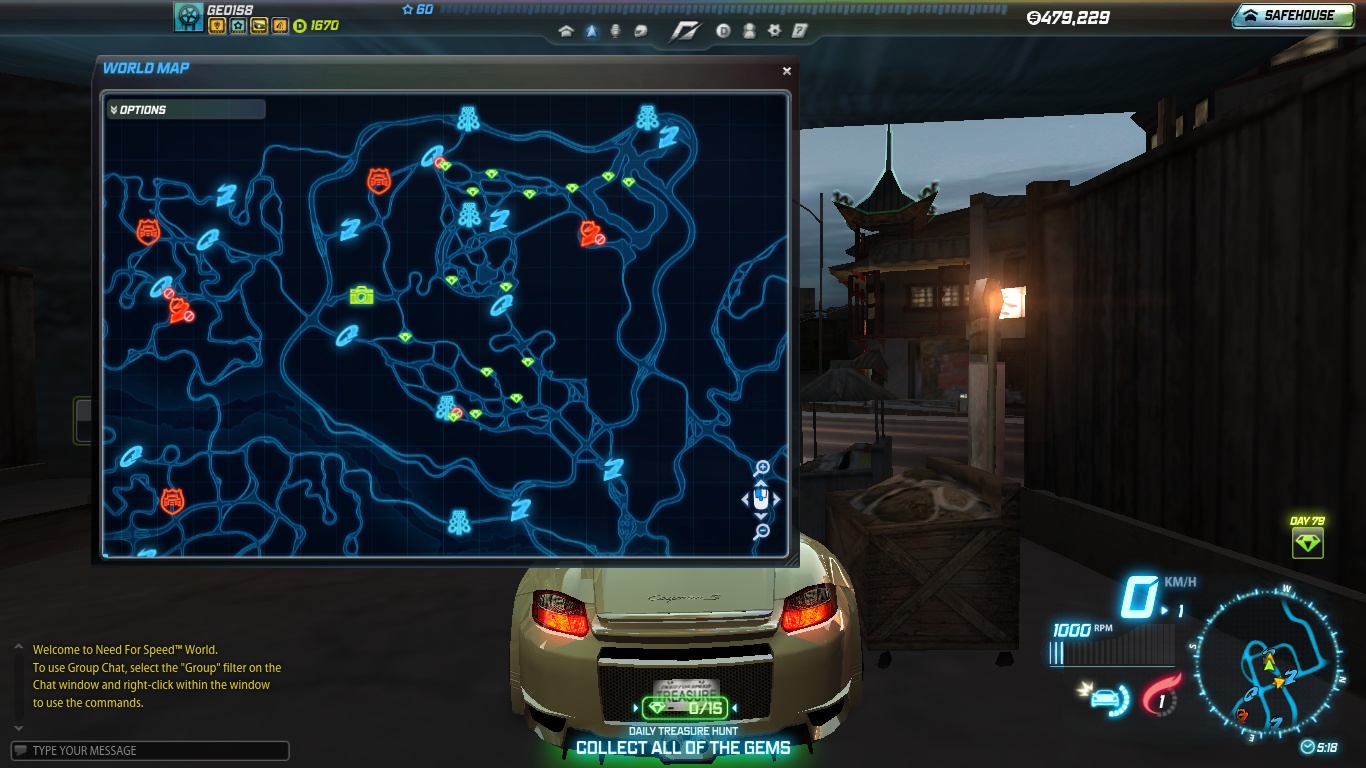Open the Daily Treasure Hunt gem tracker
This screenshot has height=768, width=1366.
684,708
